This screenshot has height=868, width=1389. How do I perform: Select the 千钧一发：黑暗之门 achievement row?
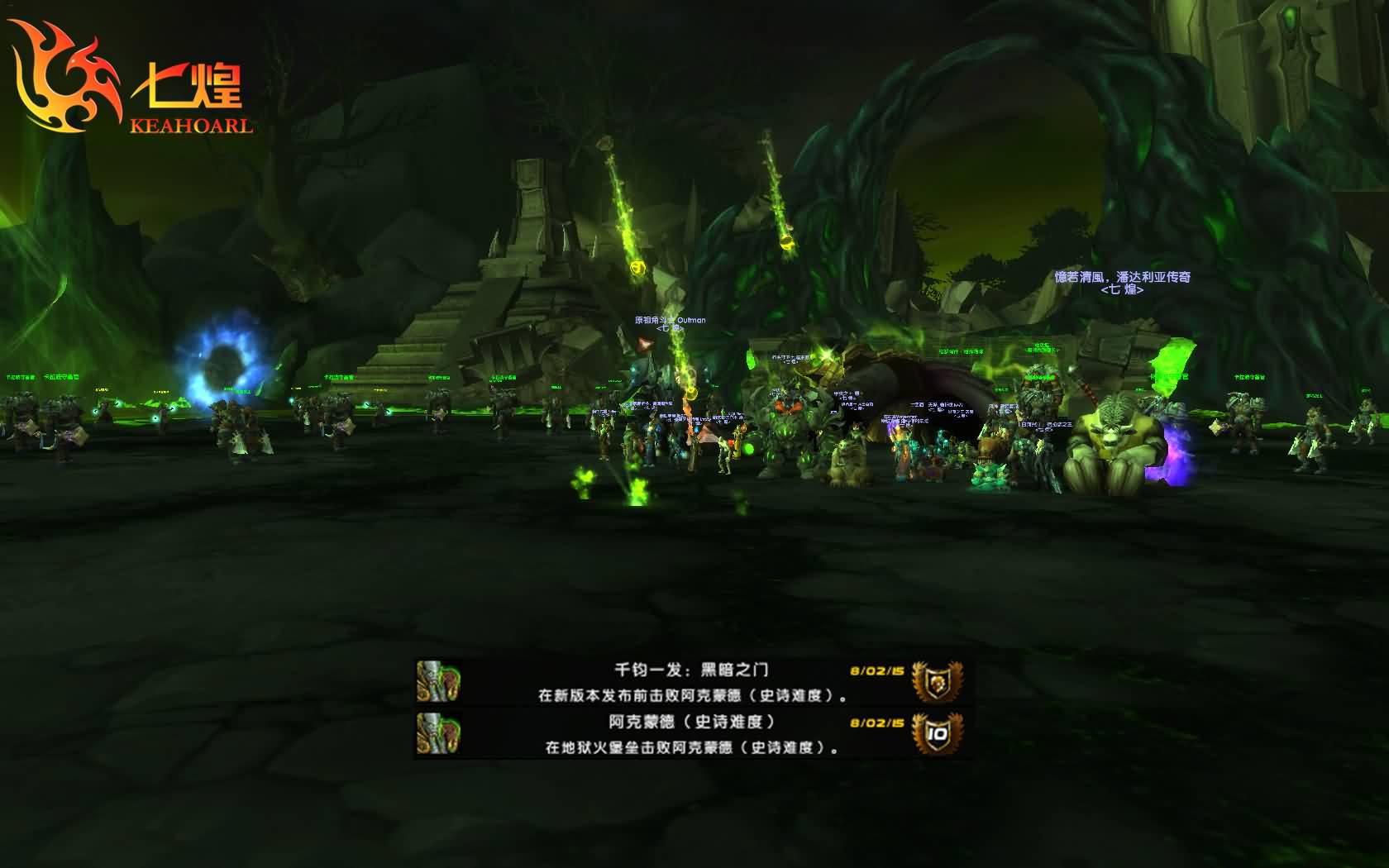click(x=692, y=682)
